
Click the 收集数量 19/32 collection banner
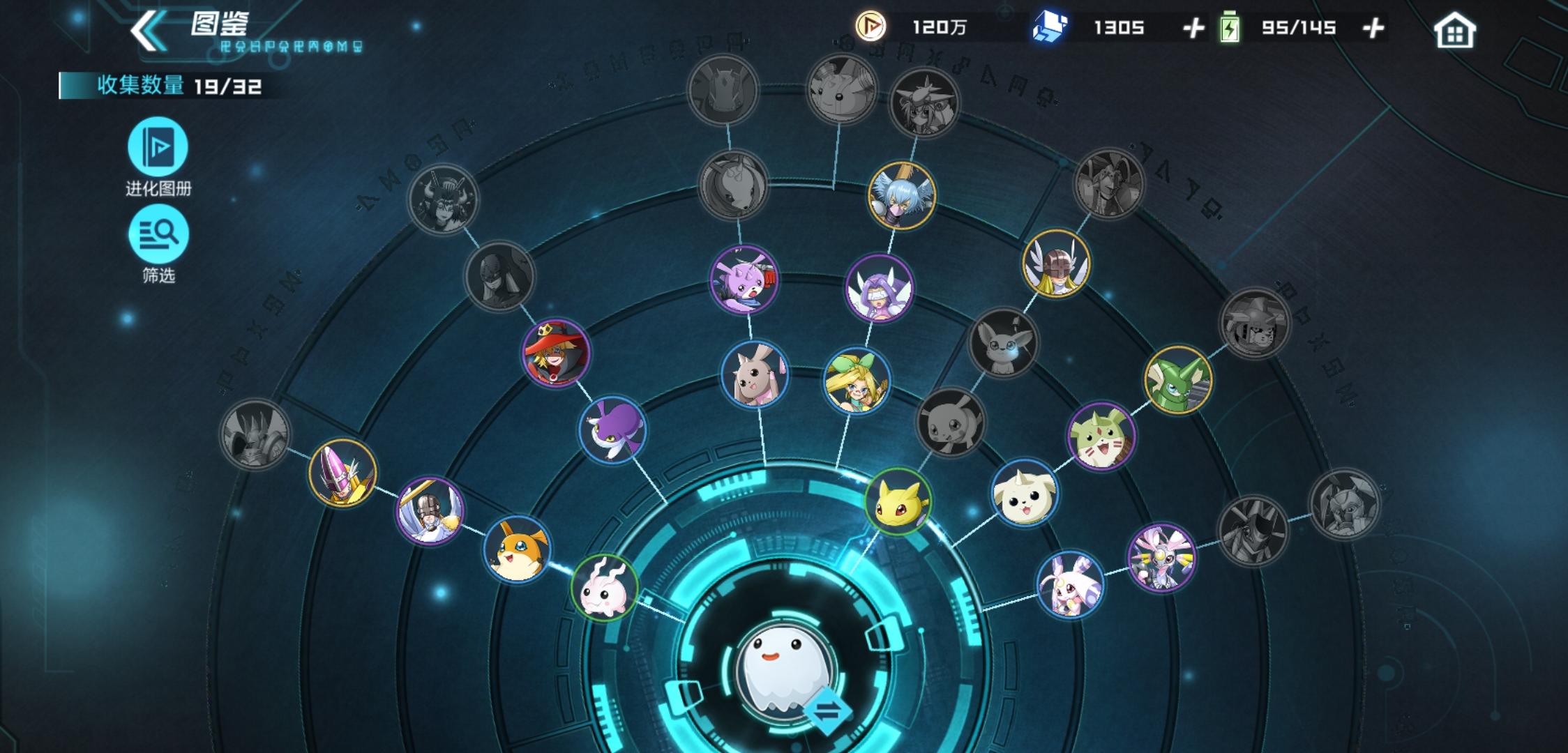[x=160, y=86]
